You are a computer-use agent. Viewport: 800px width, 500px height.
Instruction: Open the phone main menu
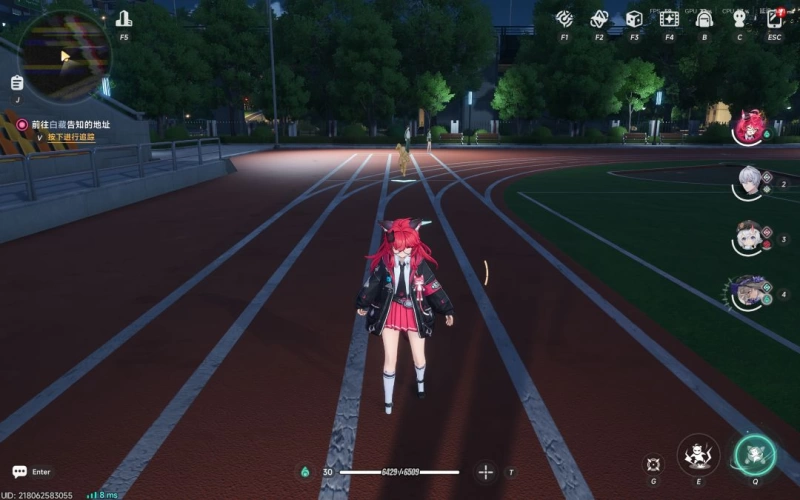click(x=775, y=19)
